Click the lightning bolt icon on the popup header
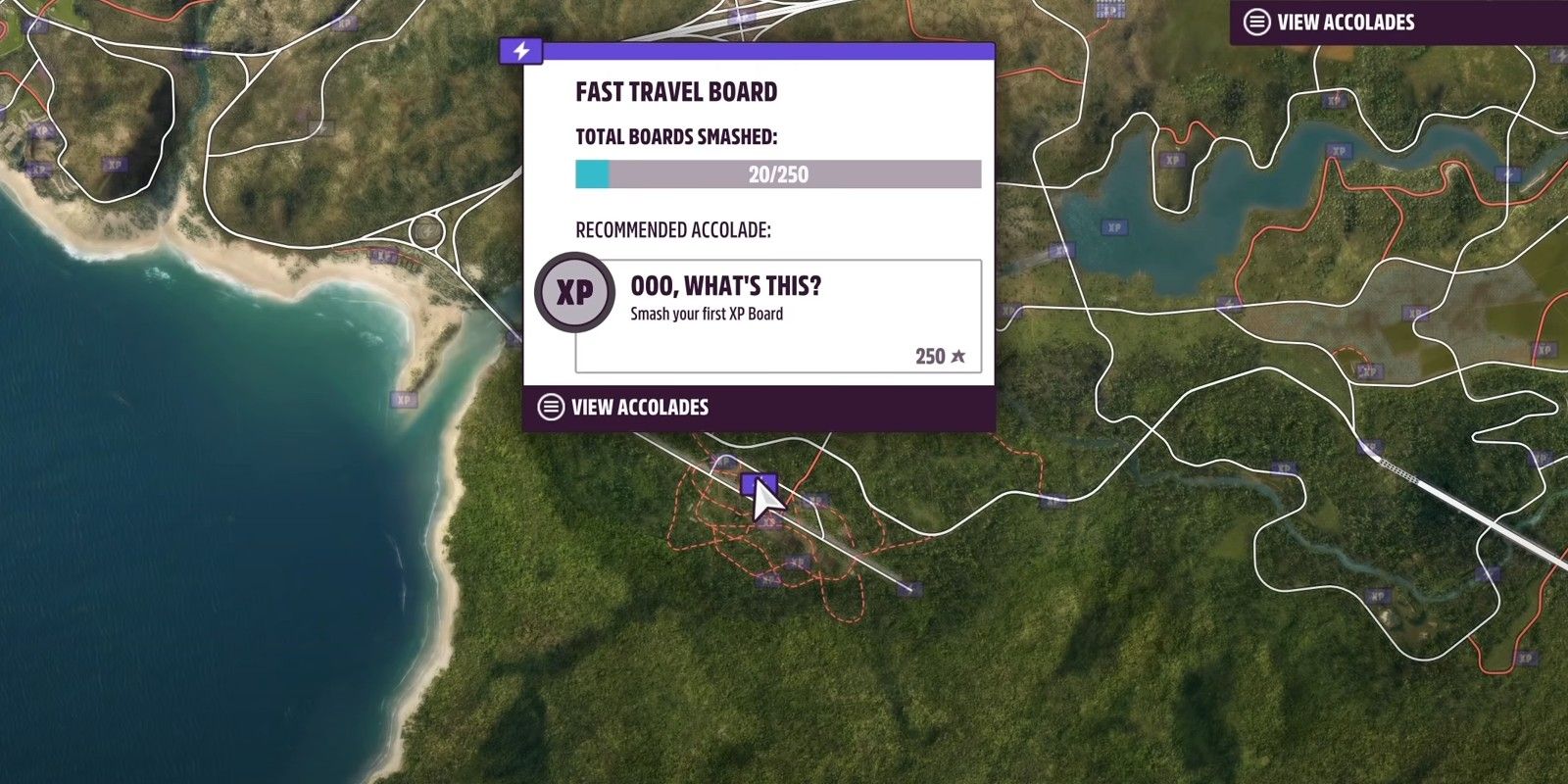The width and height of the screenshot is (1568, 784). pyautogui.click(x=520, y=52)
